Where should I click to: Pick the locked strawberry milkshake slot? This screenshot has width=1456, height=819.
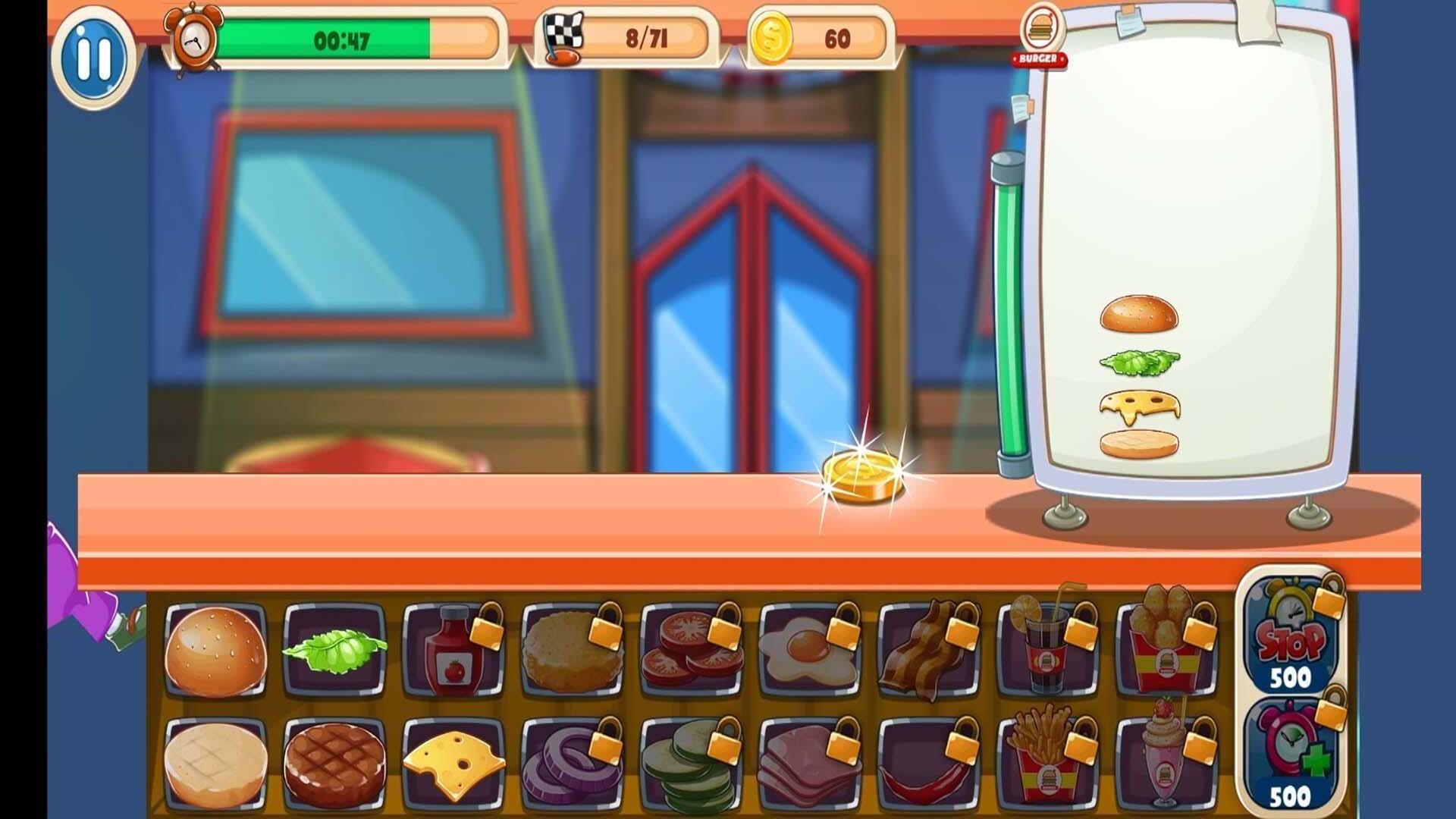tap(1166, 764)
